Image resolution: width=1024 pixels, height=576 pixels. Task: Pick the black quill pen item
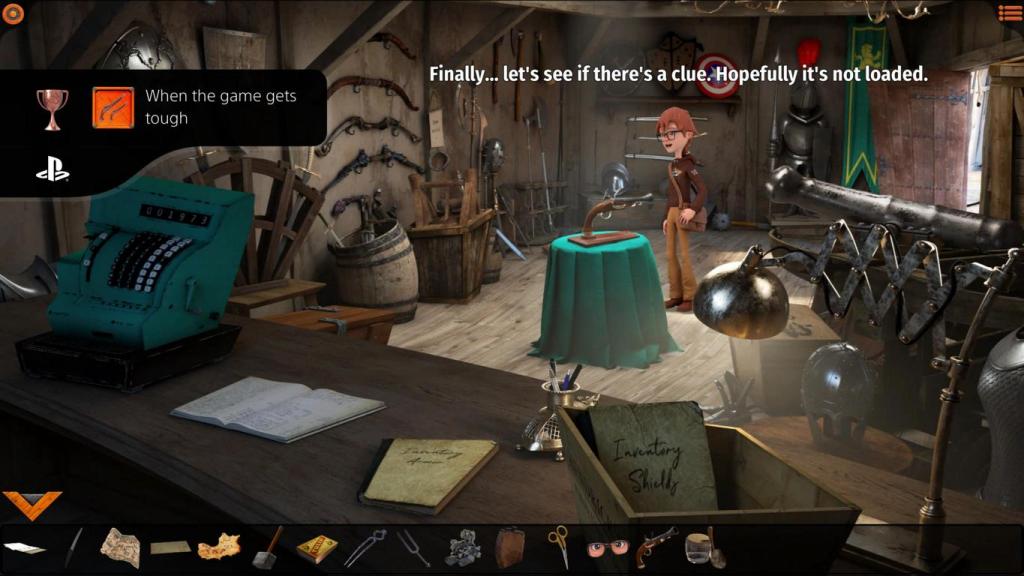point(74,547)
